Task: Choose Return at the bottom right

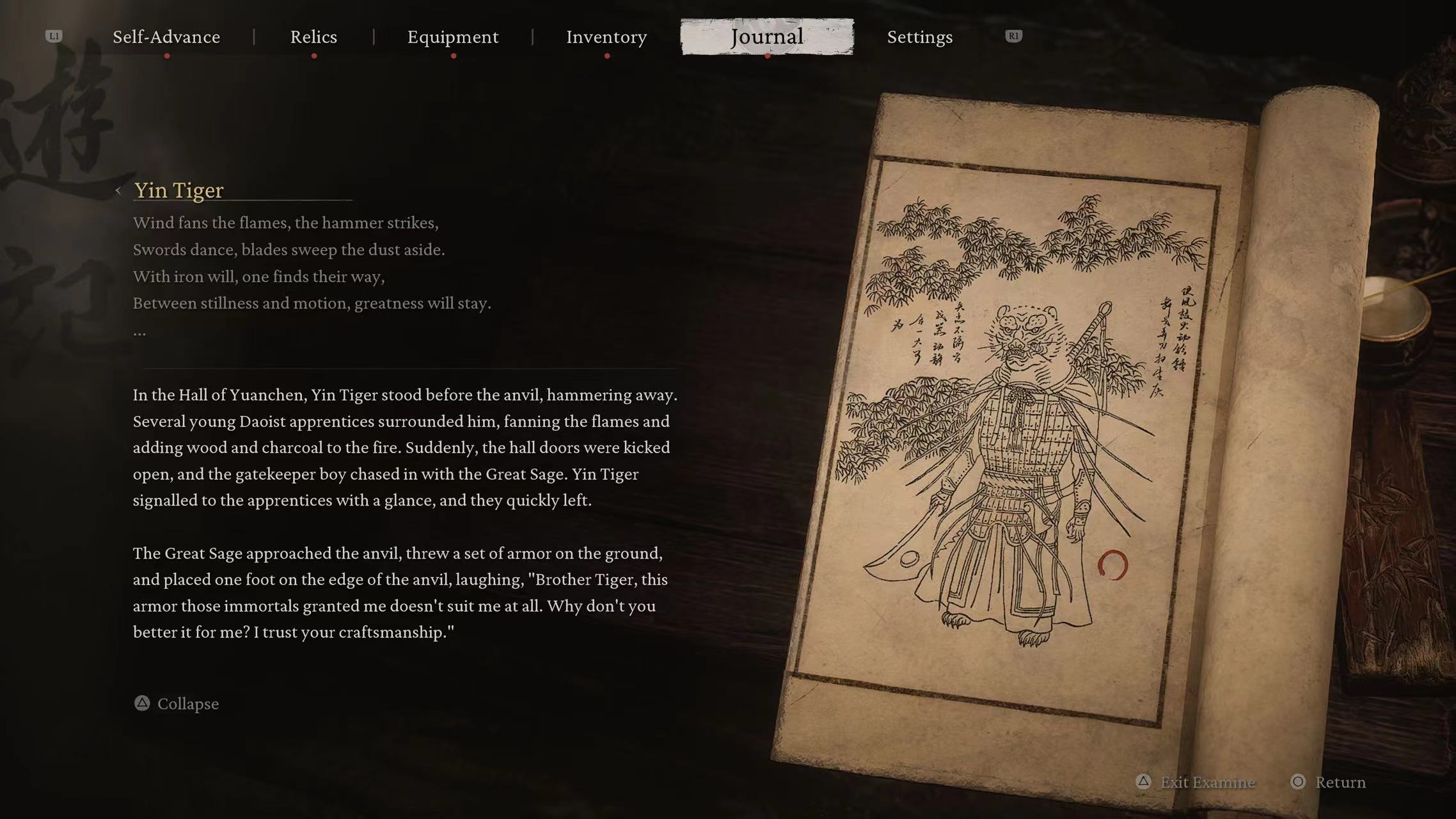Action: (x=1340, y=782)
